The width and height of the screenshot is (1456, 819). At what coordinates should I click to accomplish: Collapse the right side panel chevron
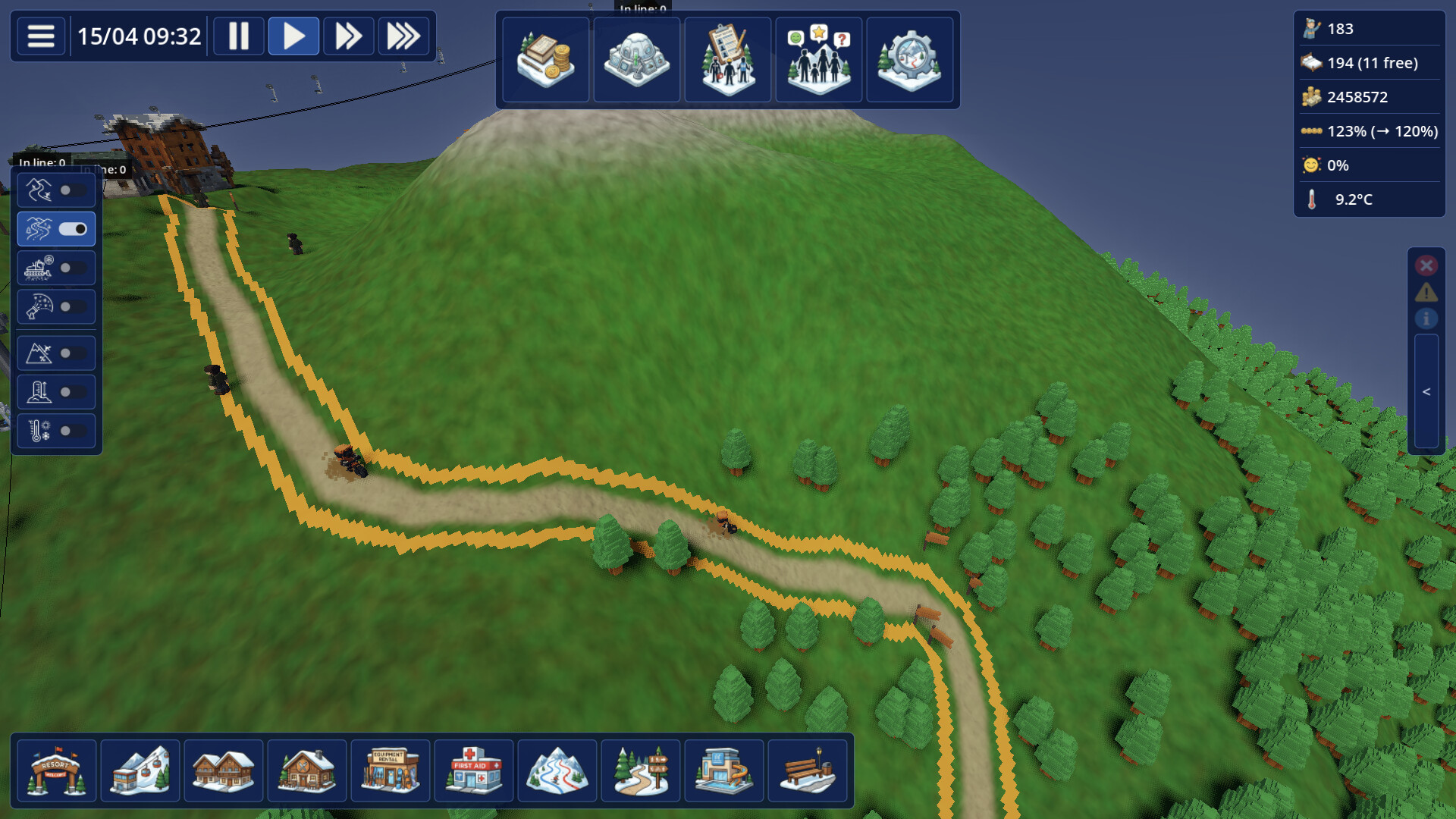[x=1426, y=391]
